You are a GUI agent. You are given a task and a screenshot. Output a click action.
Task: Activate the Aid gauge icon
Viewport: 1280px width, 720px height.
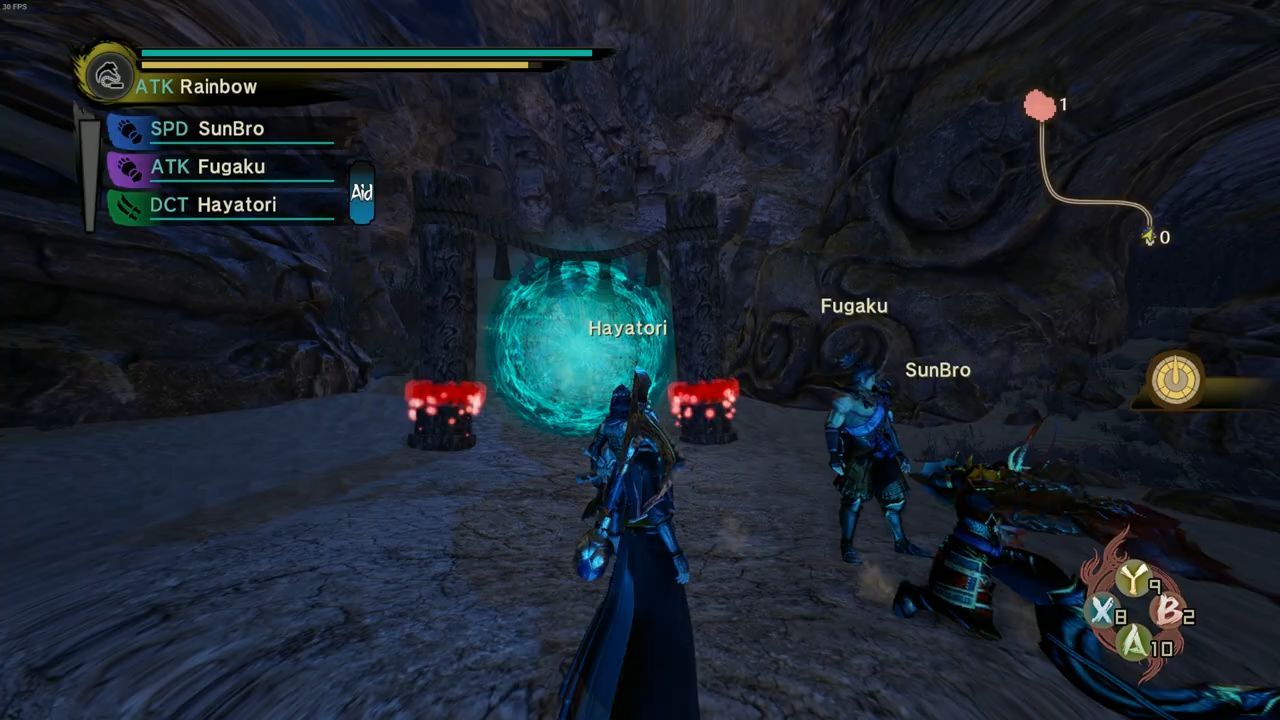tap(361, 193)
